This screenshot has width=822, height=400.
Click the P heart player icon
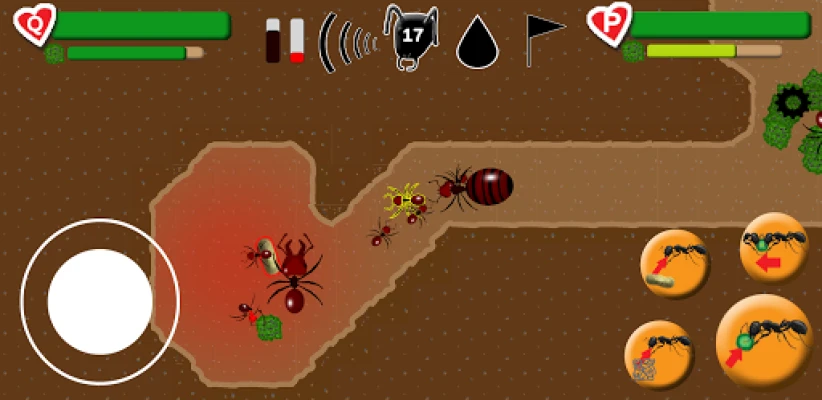609,22
